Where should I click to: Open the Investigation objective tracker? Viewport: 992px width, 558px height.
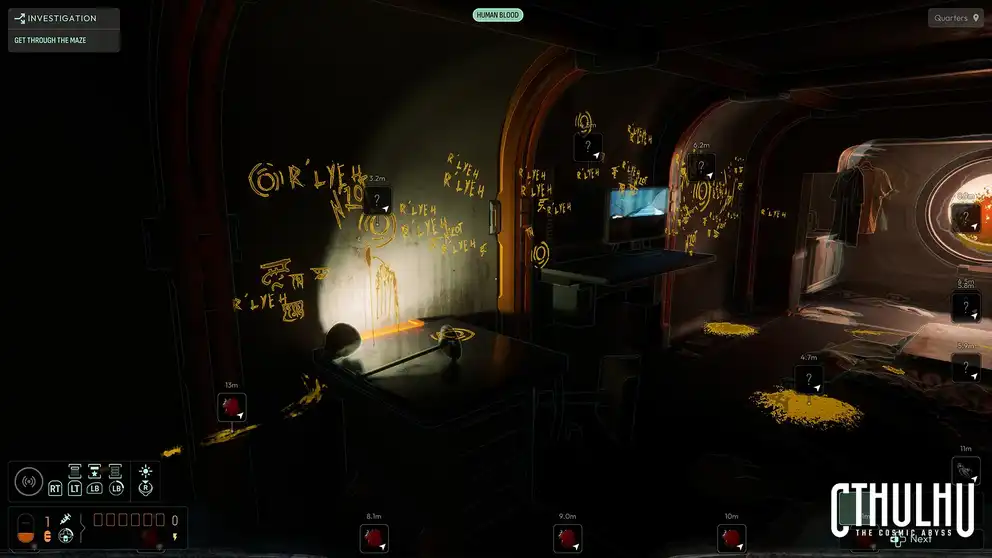tap(63, 18)
